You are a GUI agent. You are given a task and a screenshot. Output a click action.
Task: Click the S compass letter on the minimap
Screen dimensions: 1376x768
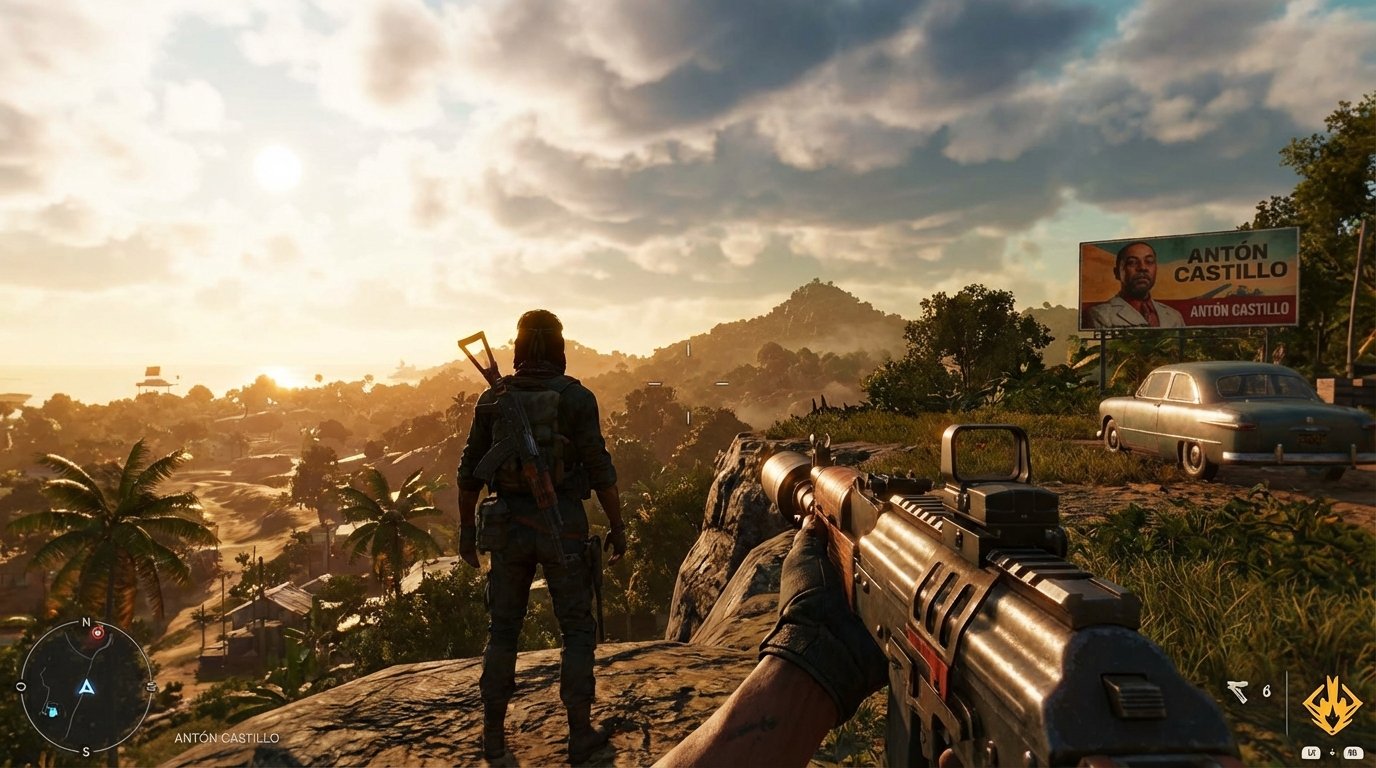pos(86,750)
